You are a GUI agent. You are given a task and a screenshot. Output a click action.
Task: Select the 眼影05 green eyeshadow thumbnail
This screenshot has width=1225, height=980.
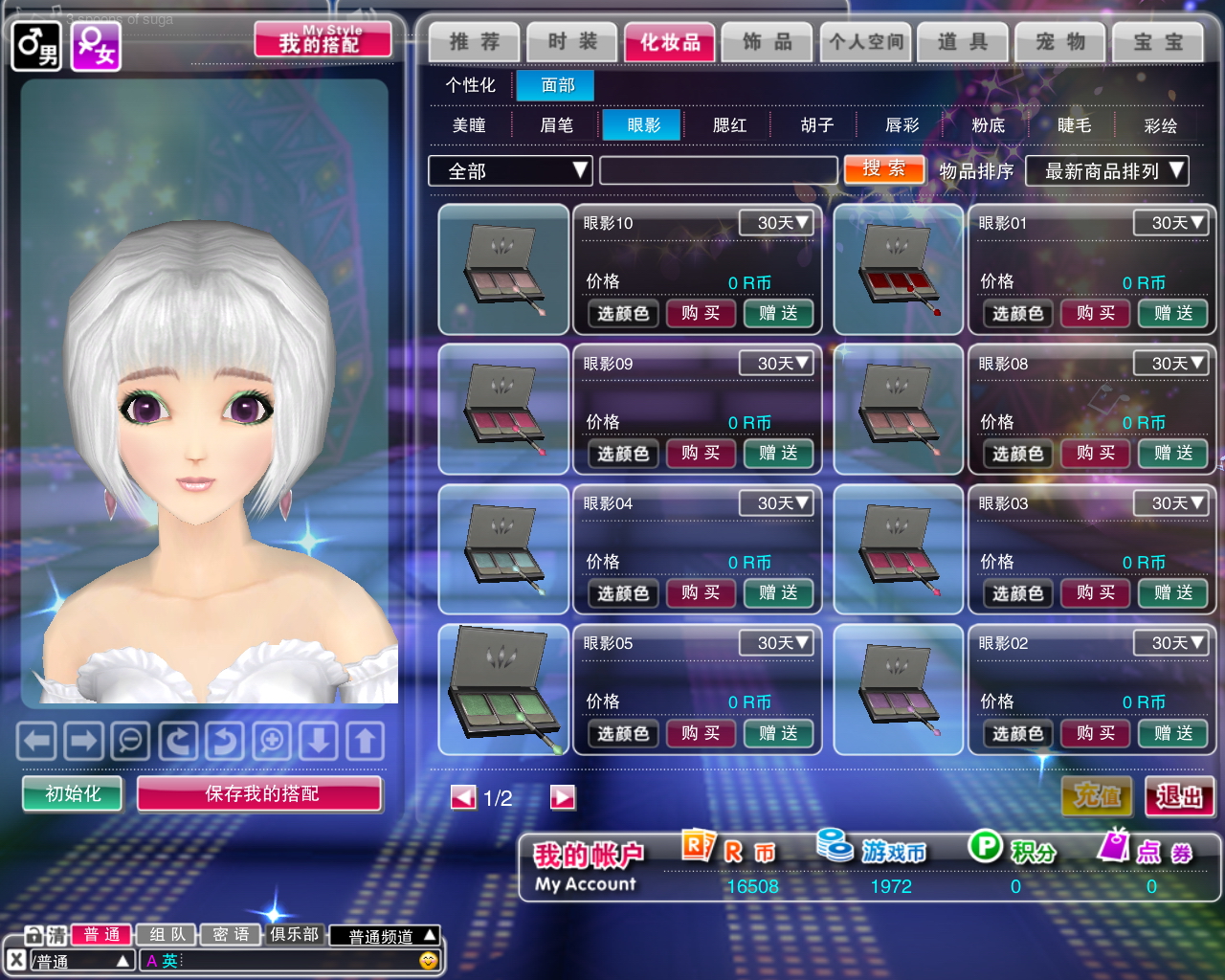[503, 689]
